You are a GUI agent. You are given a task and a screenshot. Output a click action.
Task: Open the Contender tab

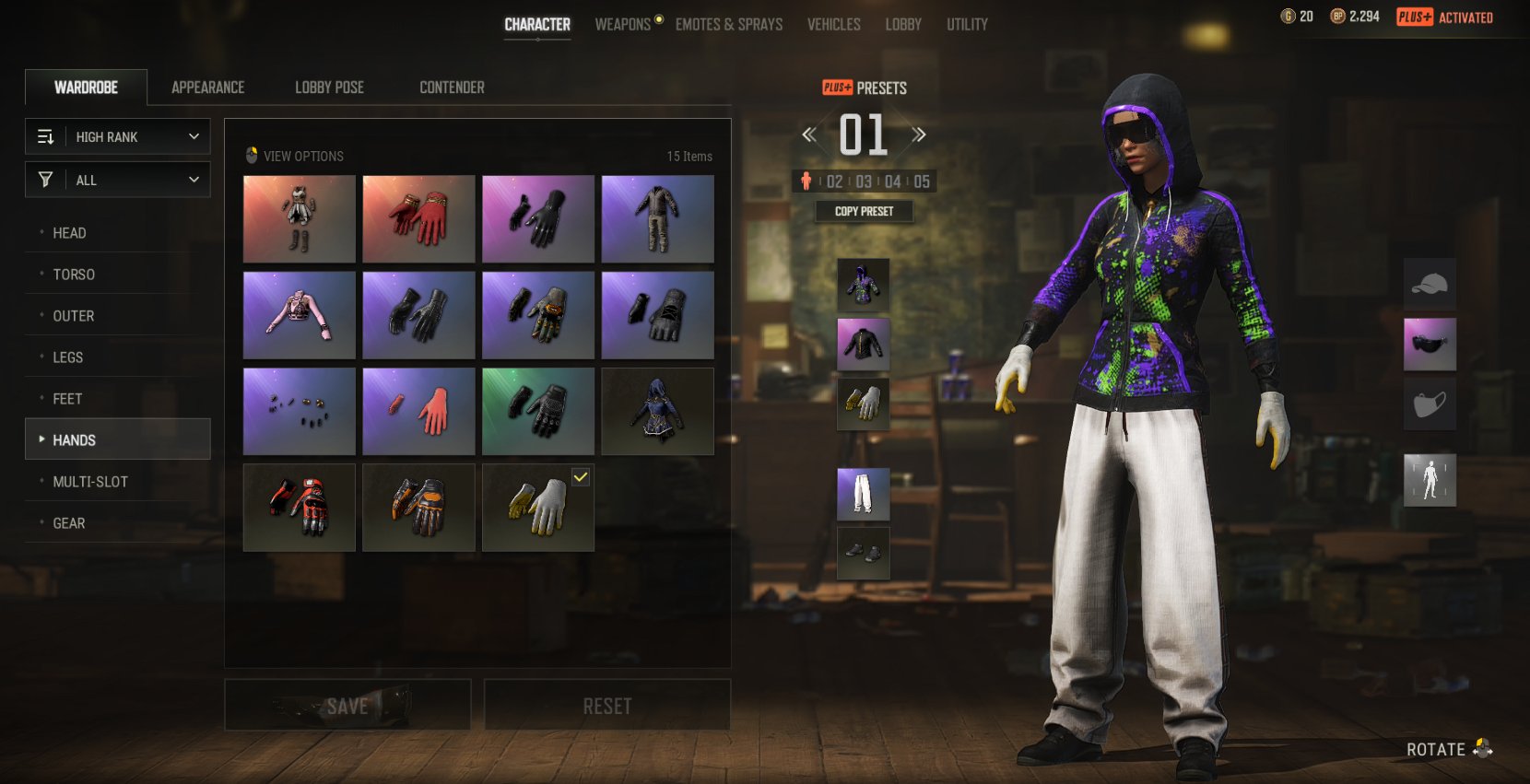tap(452, 88)
